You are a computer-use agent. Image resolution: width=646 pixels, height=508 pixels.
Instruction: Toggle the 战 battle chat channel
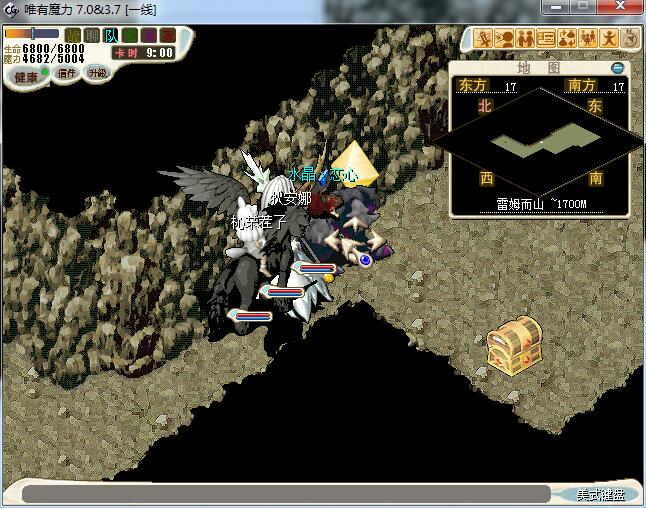pyautogui.click(x=73, y=36)
